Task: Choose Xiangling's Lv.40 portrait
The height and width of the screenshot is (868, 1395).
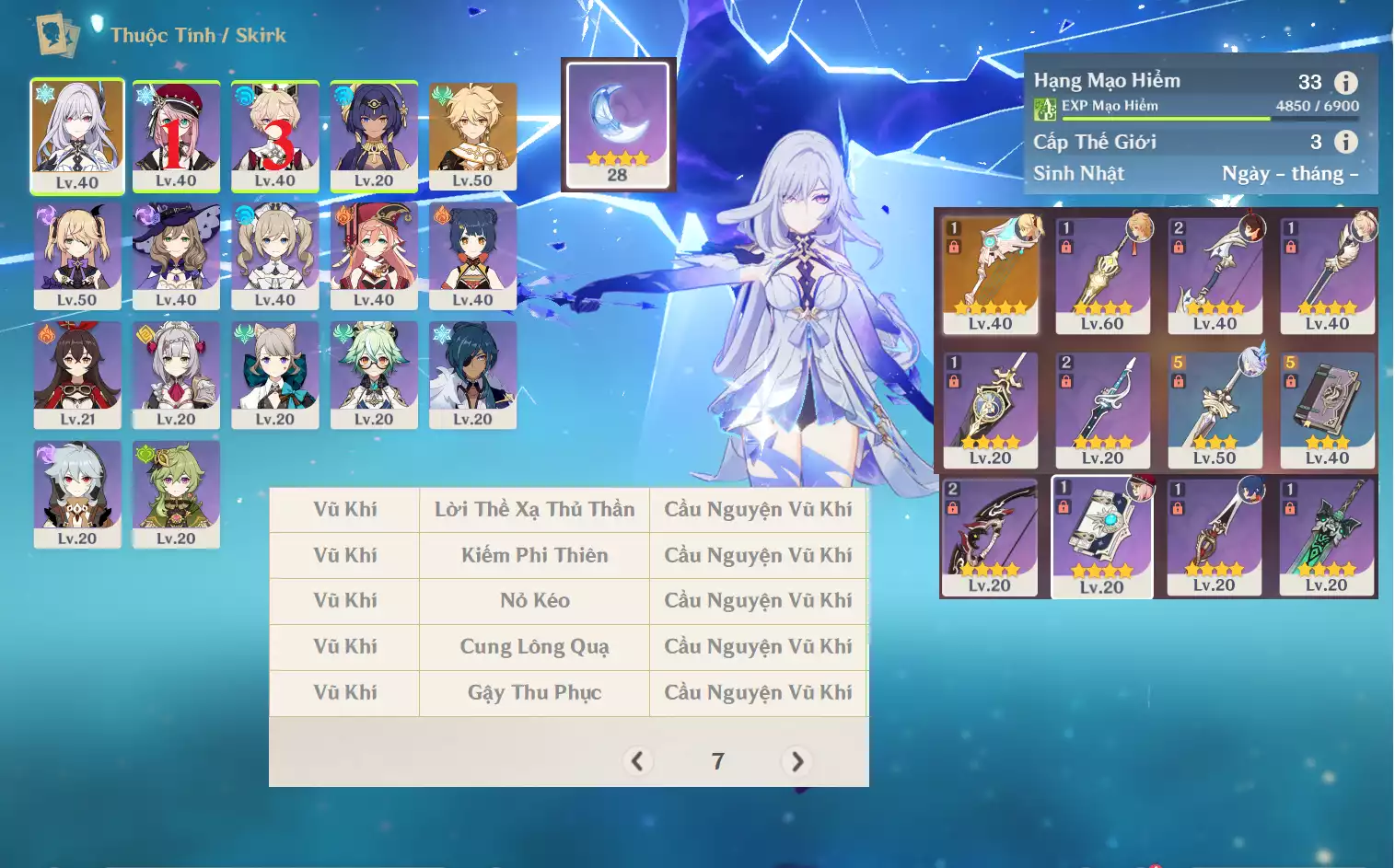Action: [472, 255]
